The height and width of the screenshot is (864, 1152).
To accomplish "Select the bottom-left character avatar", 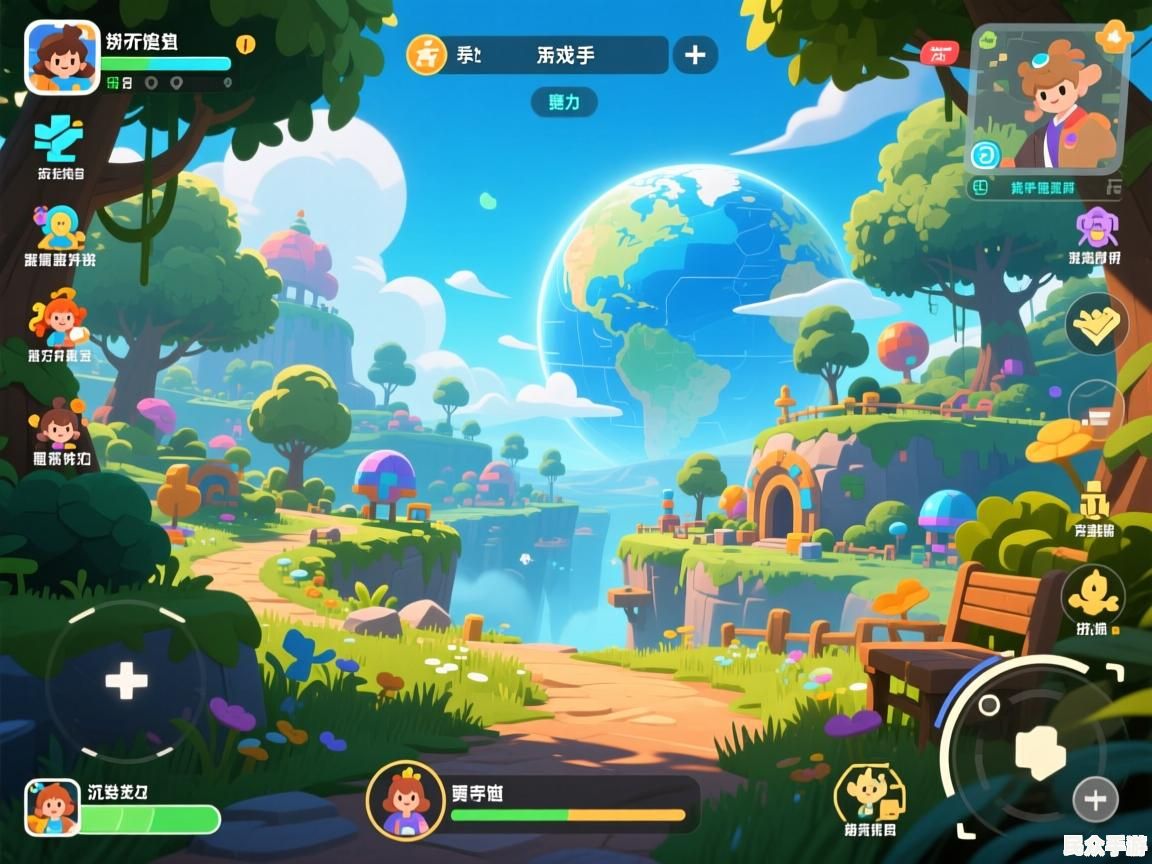I will pos(52,807).
